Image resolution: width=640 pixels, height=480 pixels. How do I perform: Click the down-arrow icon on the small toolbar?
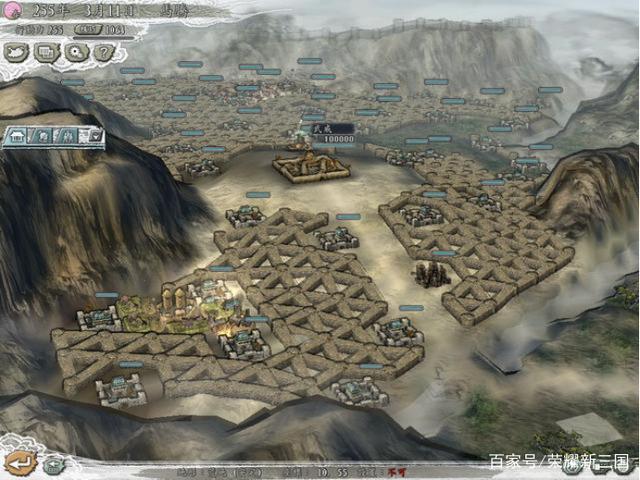click(94, 135)
